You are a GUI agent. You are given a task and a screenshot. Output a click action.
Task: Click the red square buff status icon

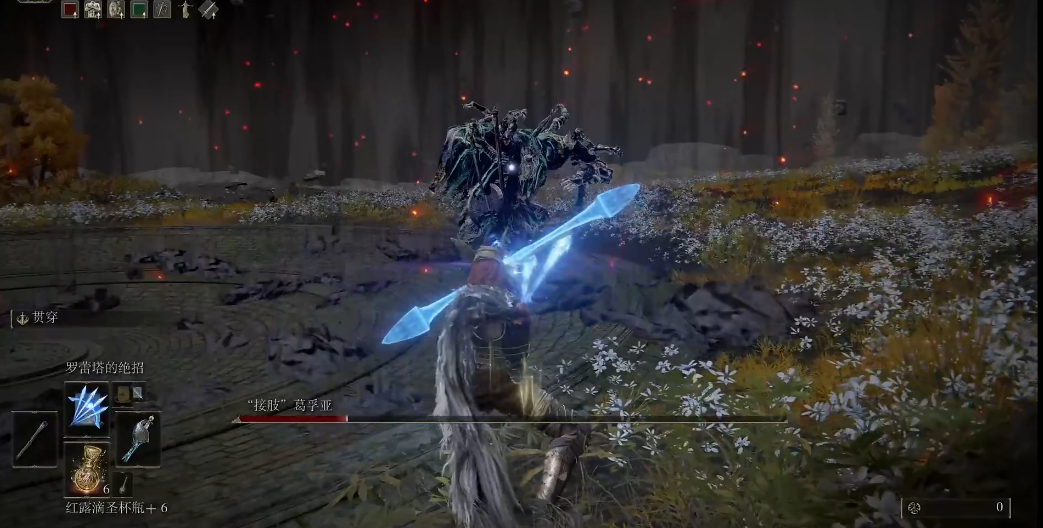click(70, 10)
